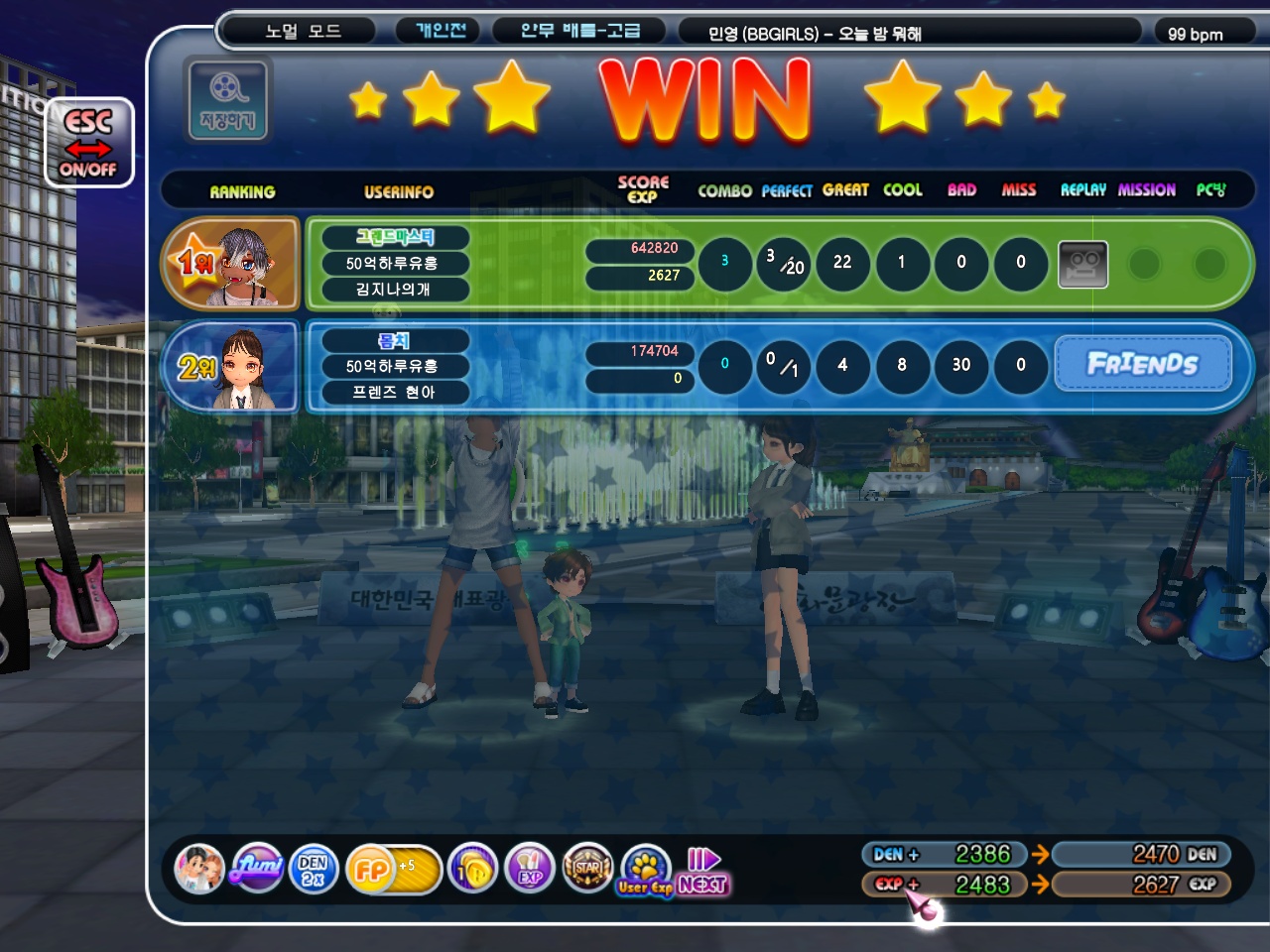1270x952 pixels.
Task: Click the 저장하기 film reel save button
Action: 227,99
